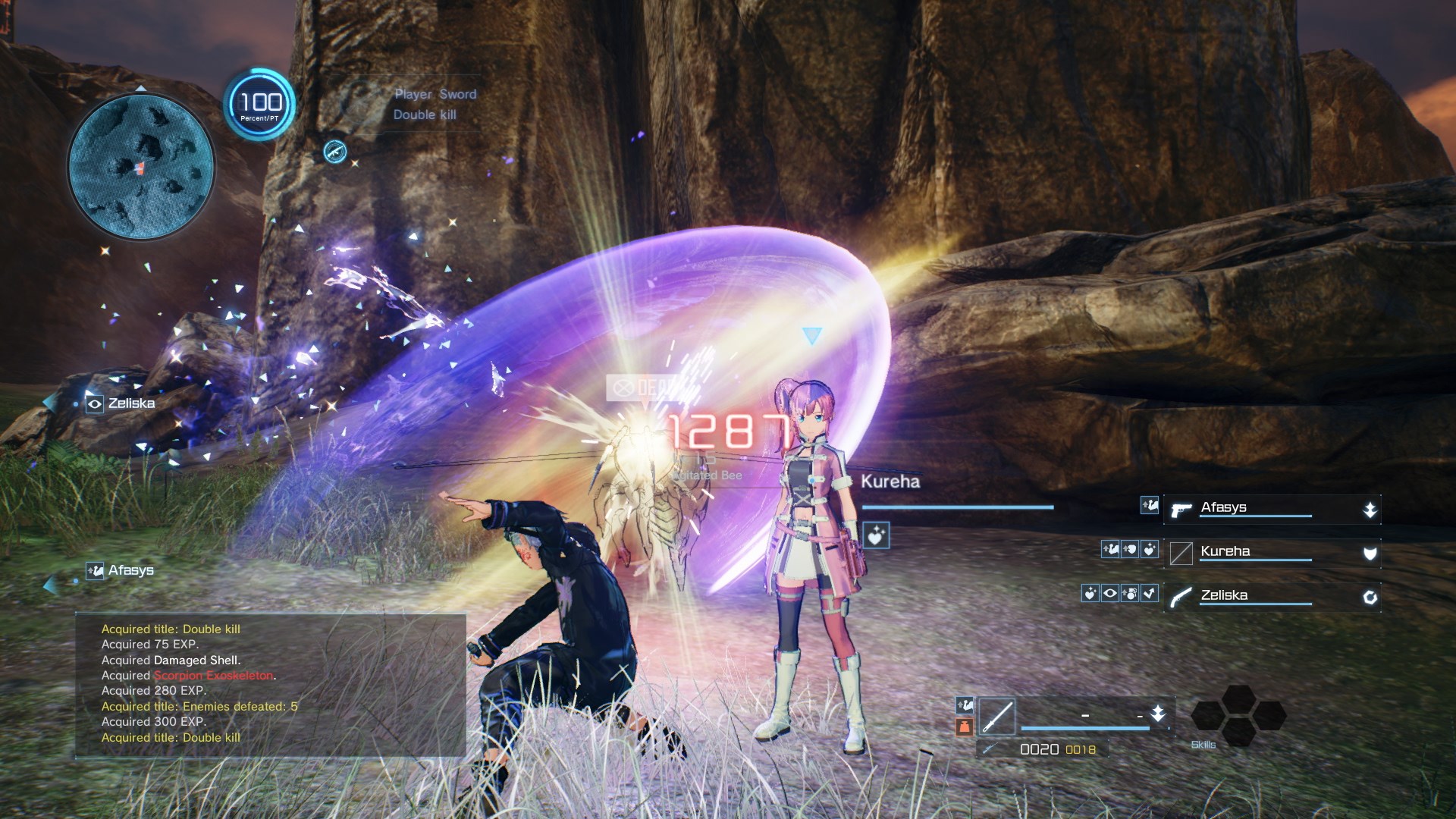Click the orange weight encumbrance icon

(x=965, y=726)
